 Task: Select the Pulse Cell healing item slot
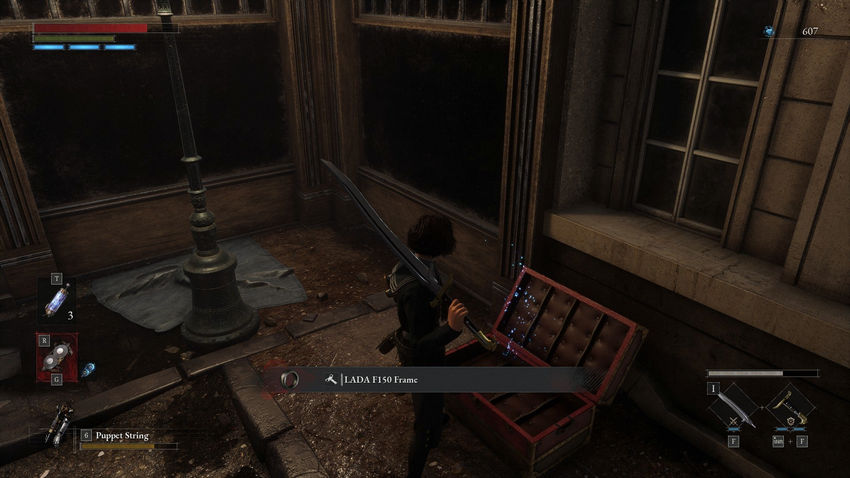(55, 300)
